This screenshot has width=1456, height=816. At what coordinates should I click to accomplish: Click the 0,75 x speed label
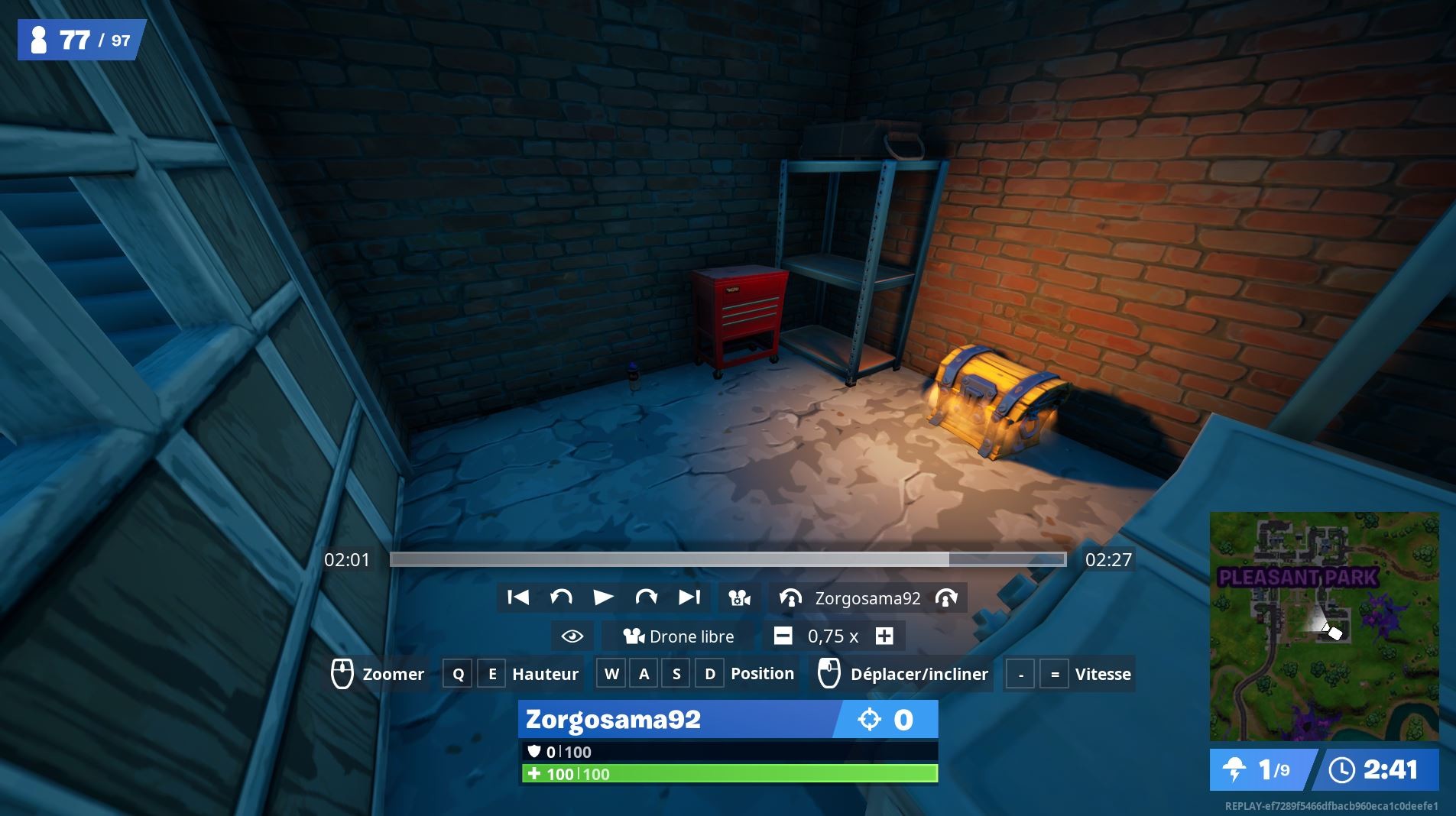tap(833, 636)
